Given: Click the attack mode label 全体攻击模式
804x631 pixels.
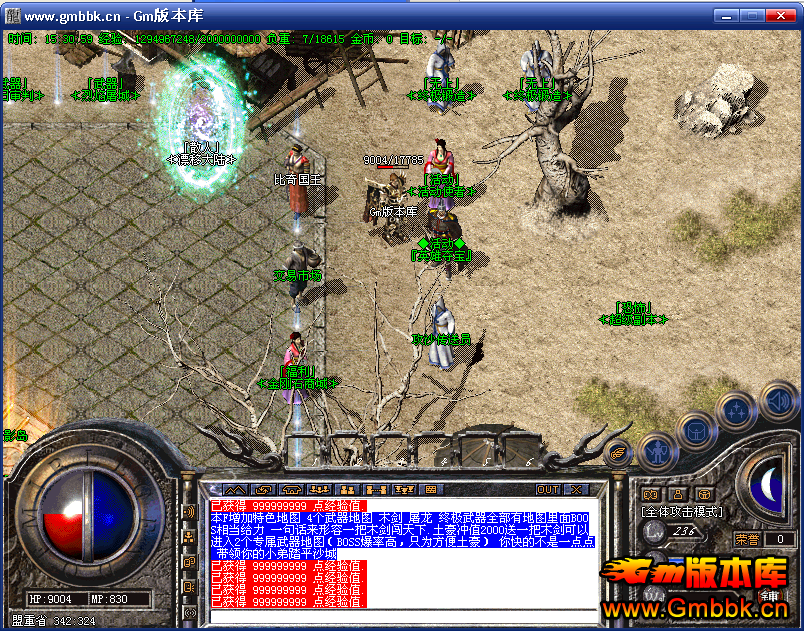Looking at the screenshot, I should [x=682, y=511].
